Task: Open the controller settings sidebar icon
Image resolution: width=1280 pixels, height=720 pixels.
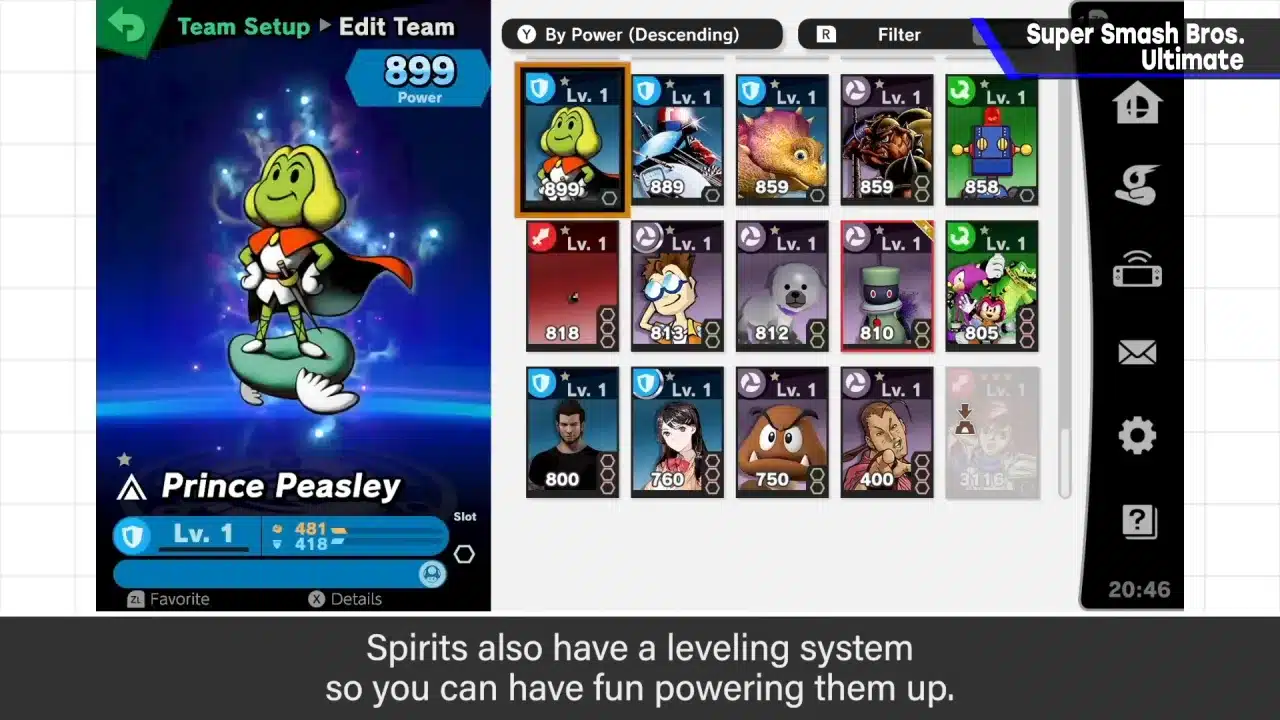Action: pos(1138,268)
